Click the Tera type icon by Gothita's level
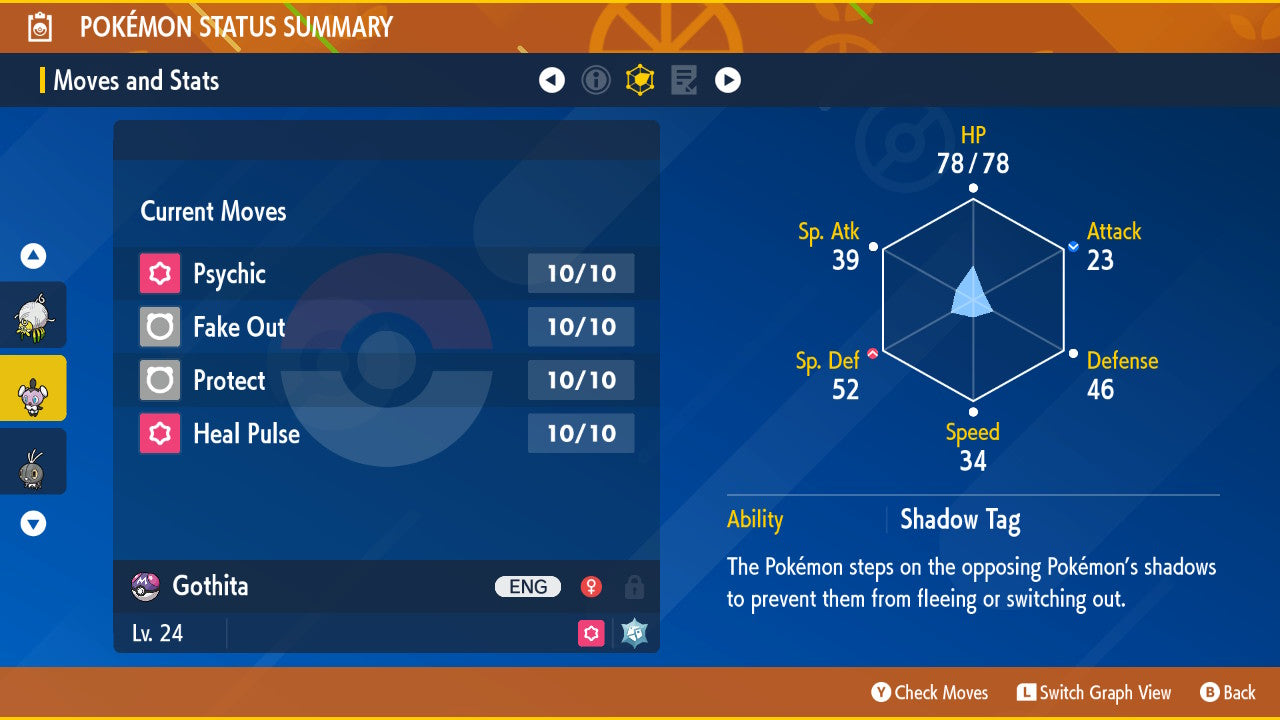The height and width of the screenshot is (720, 1280). pyautogui.click(x=634, y=633)
